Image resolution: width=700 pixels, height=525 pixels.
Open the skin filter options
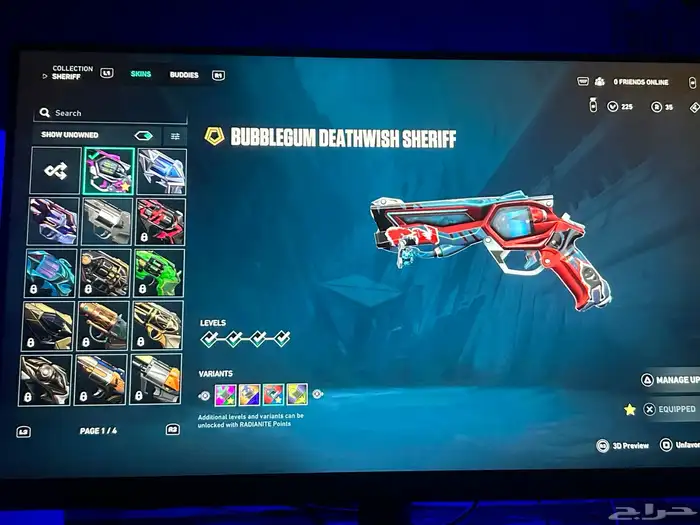pyautogui.click(x=176, y=135)
